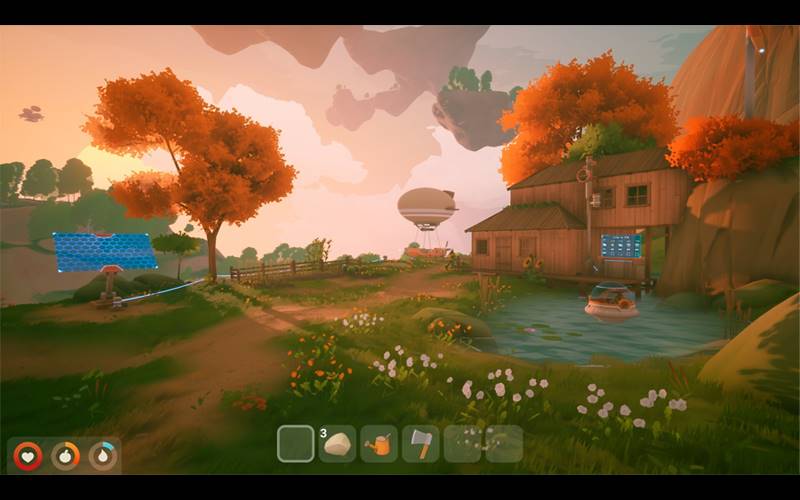Equip the orange watering can
This screenshot has height=500, width=800.
point(379,444)
